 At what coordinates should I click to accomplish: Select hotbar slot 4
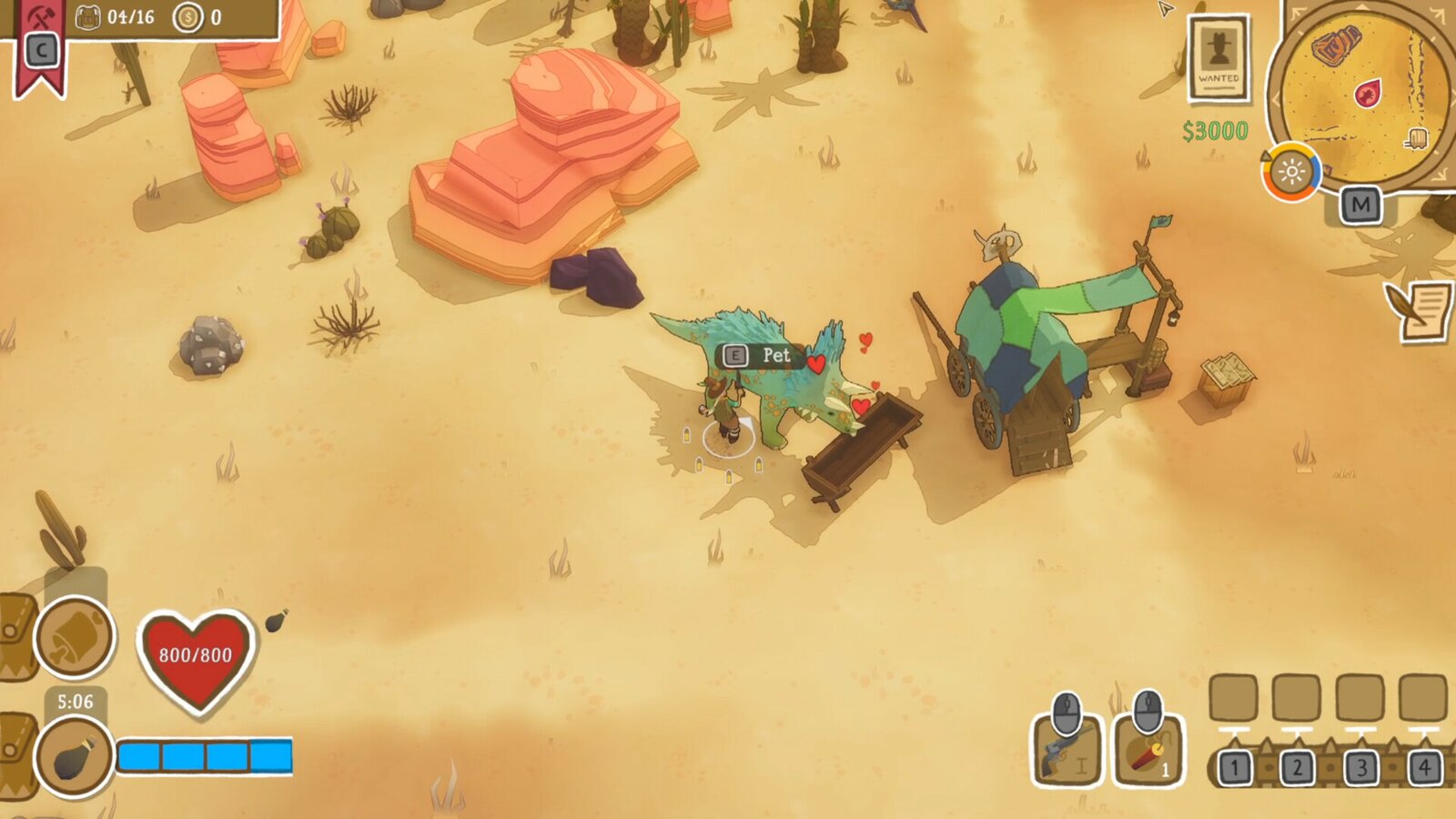tap(1424, 768)
